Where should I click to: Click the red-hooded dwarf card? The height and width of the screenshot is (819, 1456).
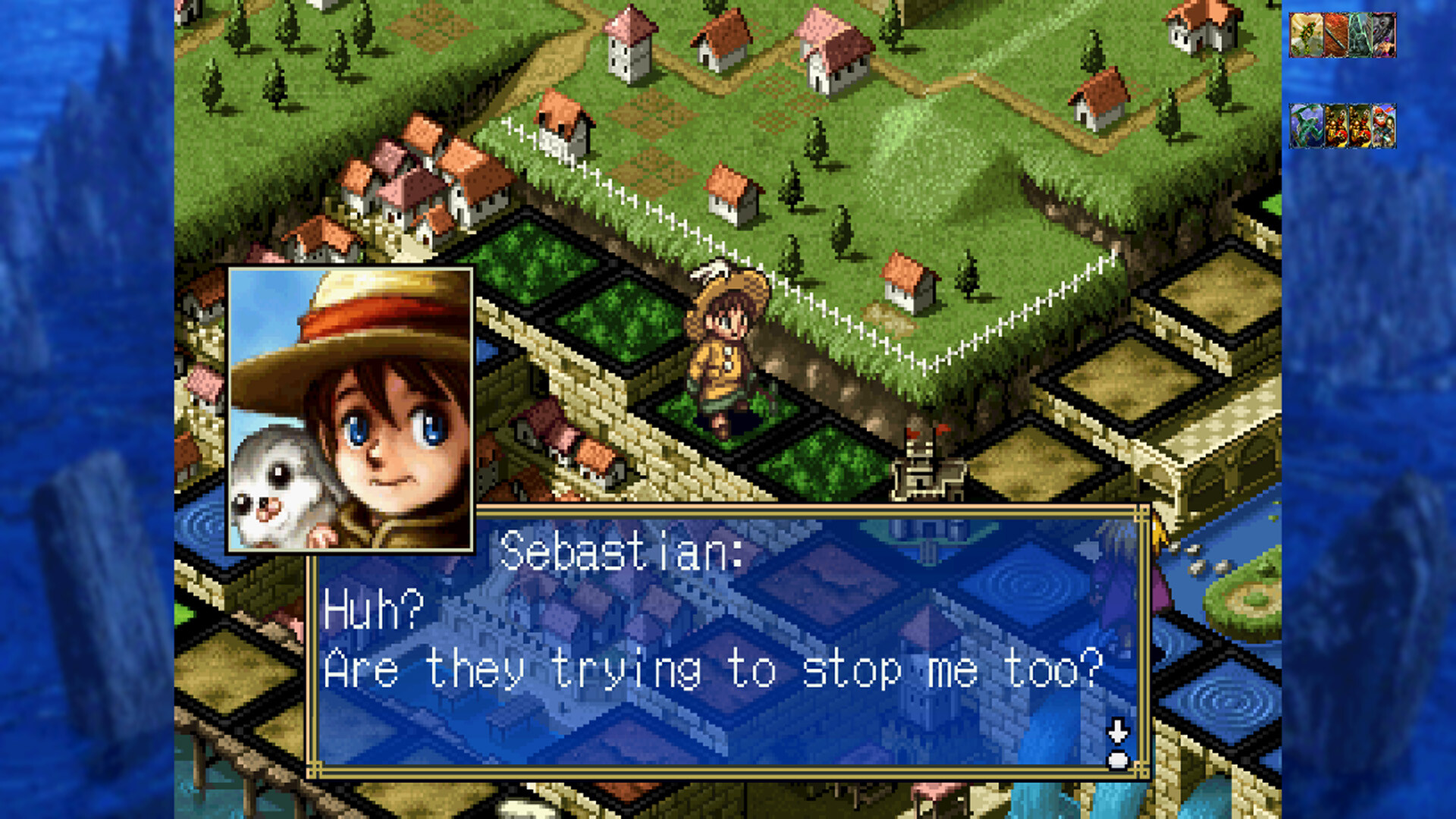coord(1385,125)
